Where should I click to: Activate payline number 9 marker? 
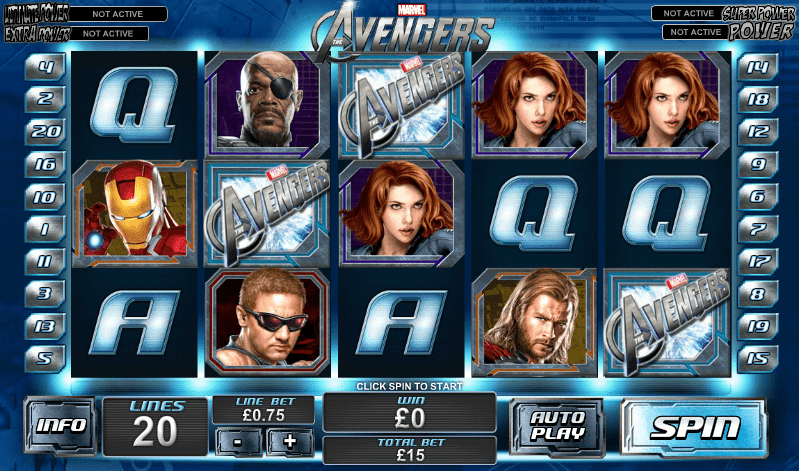point(757,163)
